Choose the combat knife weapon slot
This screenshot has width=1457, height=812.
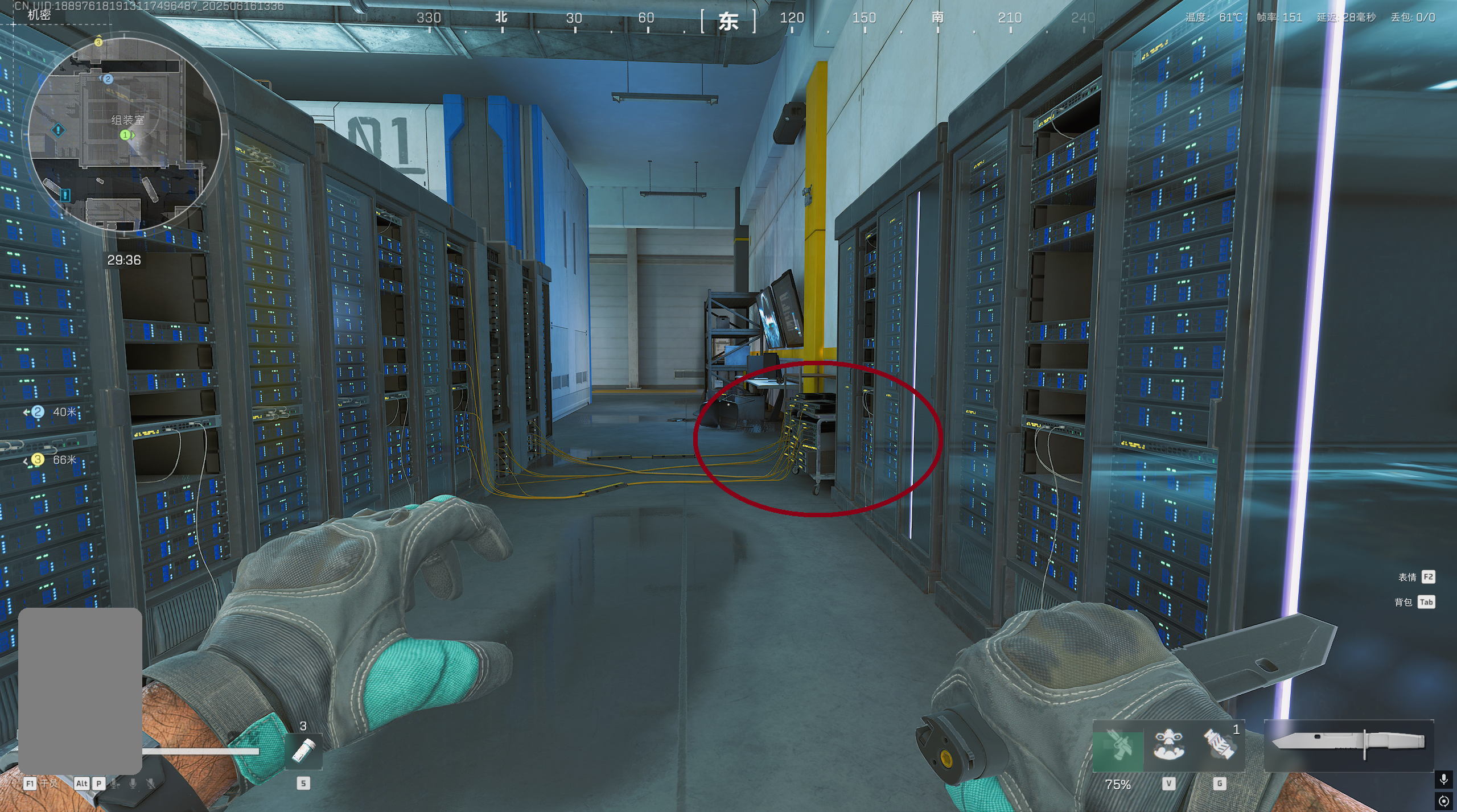pyautogui.click(x=1348, y=743)
